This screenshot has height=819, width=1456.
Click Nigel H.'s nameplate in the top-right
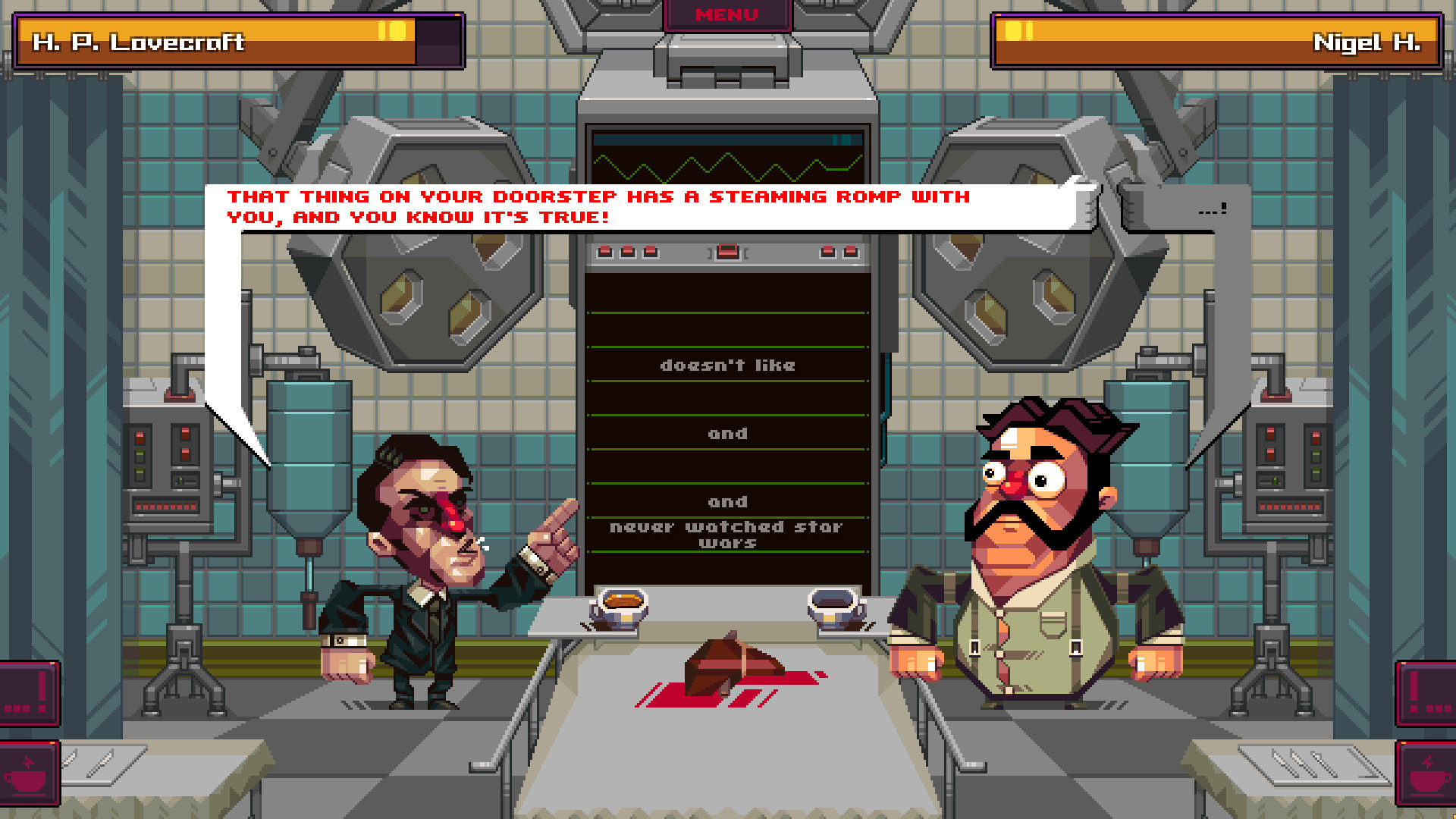click(1365, 43)
